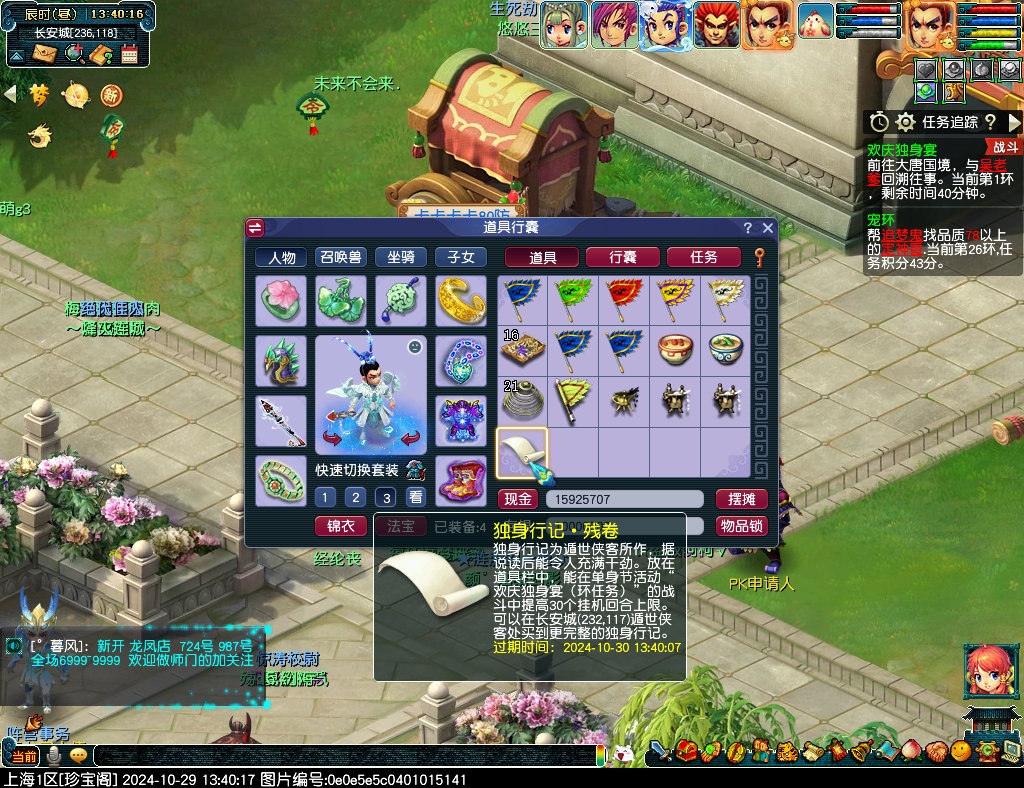Select the 当前 chat channel button
1024x788 pixels.
[x=24, y=756]
